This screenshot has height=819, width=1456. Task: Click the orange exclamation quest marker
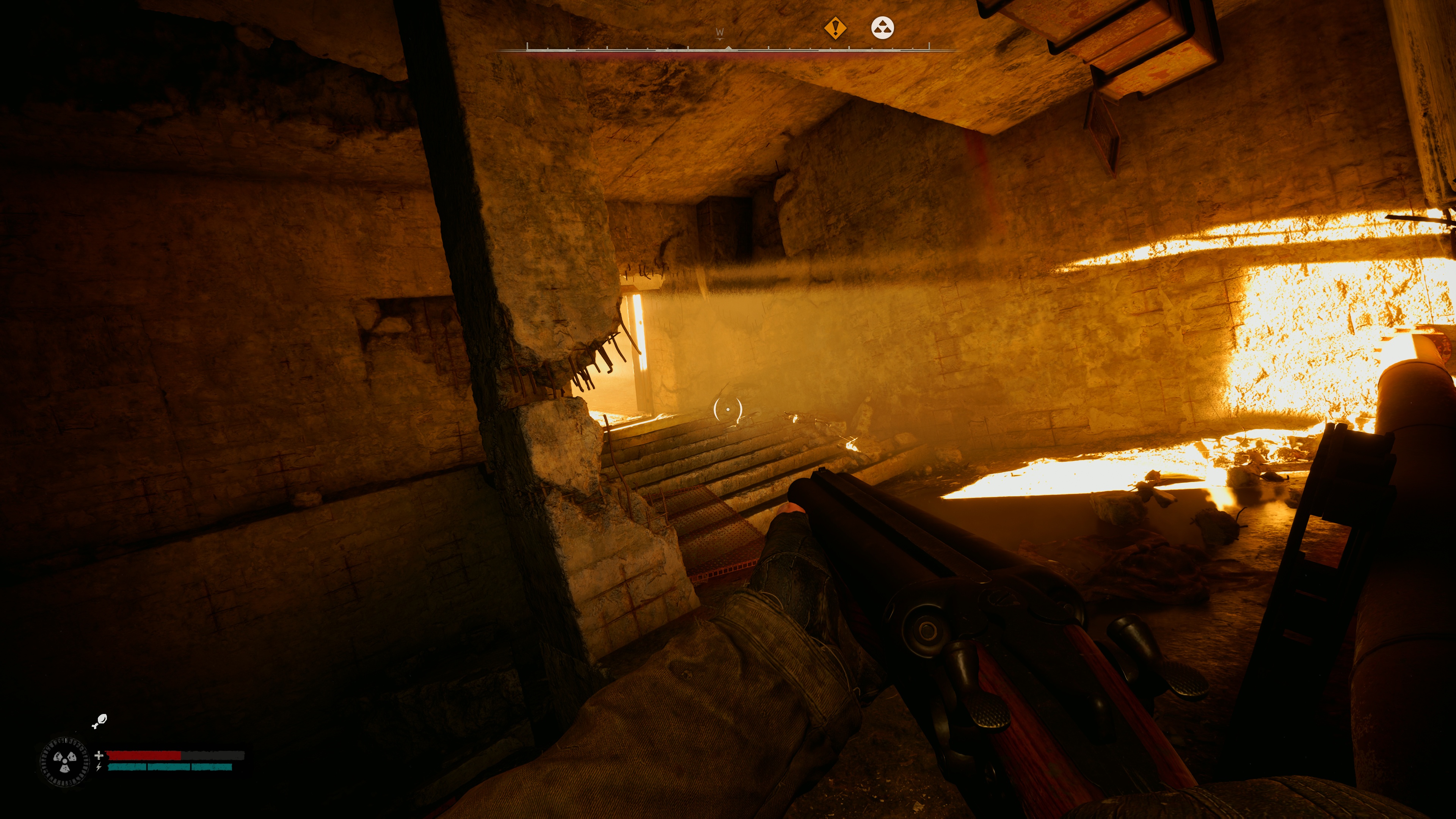point(835,28)
